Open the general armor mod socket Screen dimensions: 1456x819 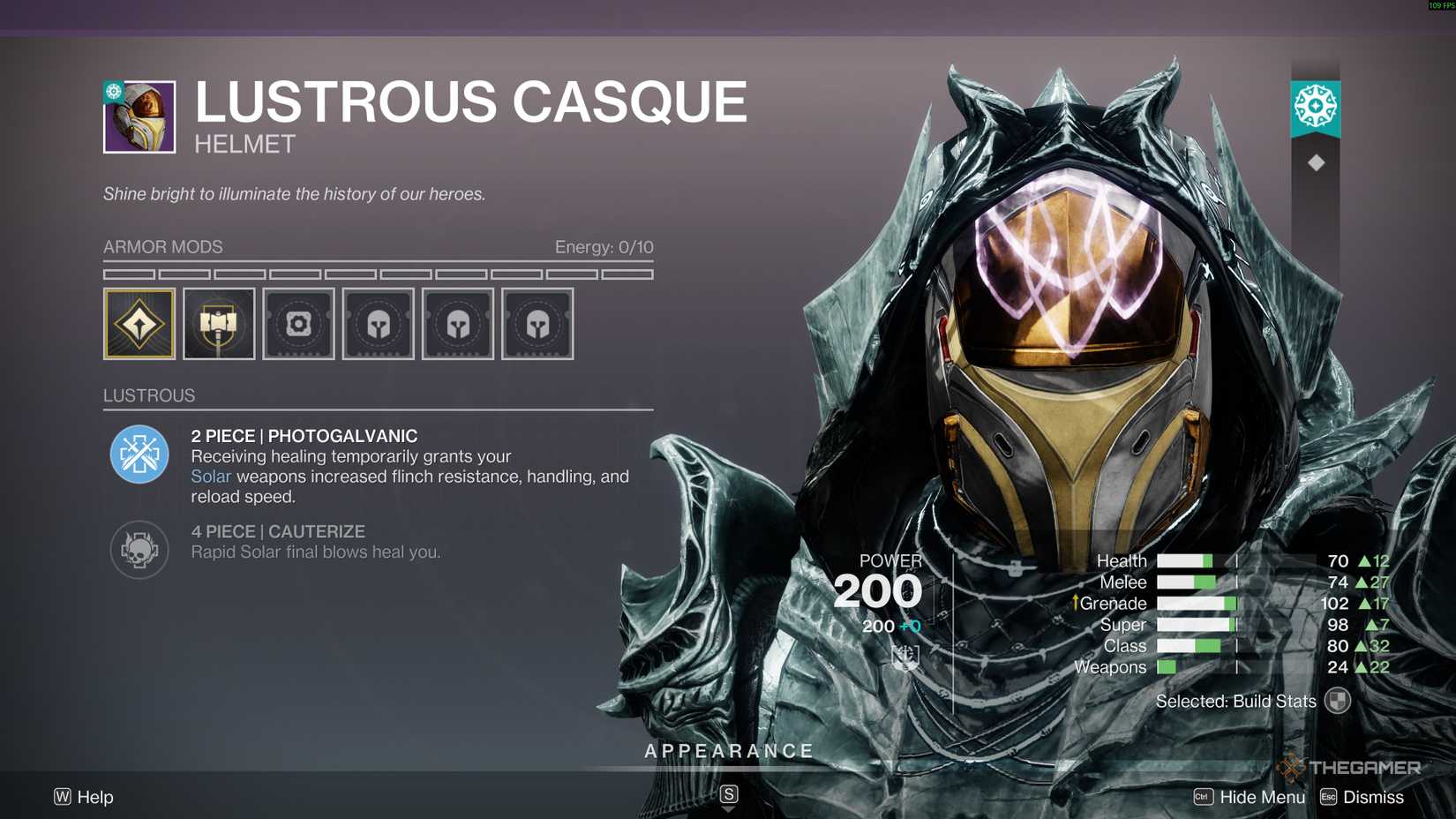tap(298, 324)
